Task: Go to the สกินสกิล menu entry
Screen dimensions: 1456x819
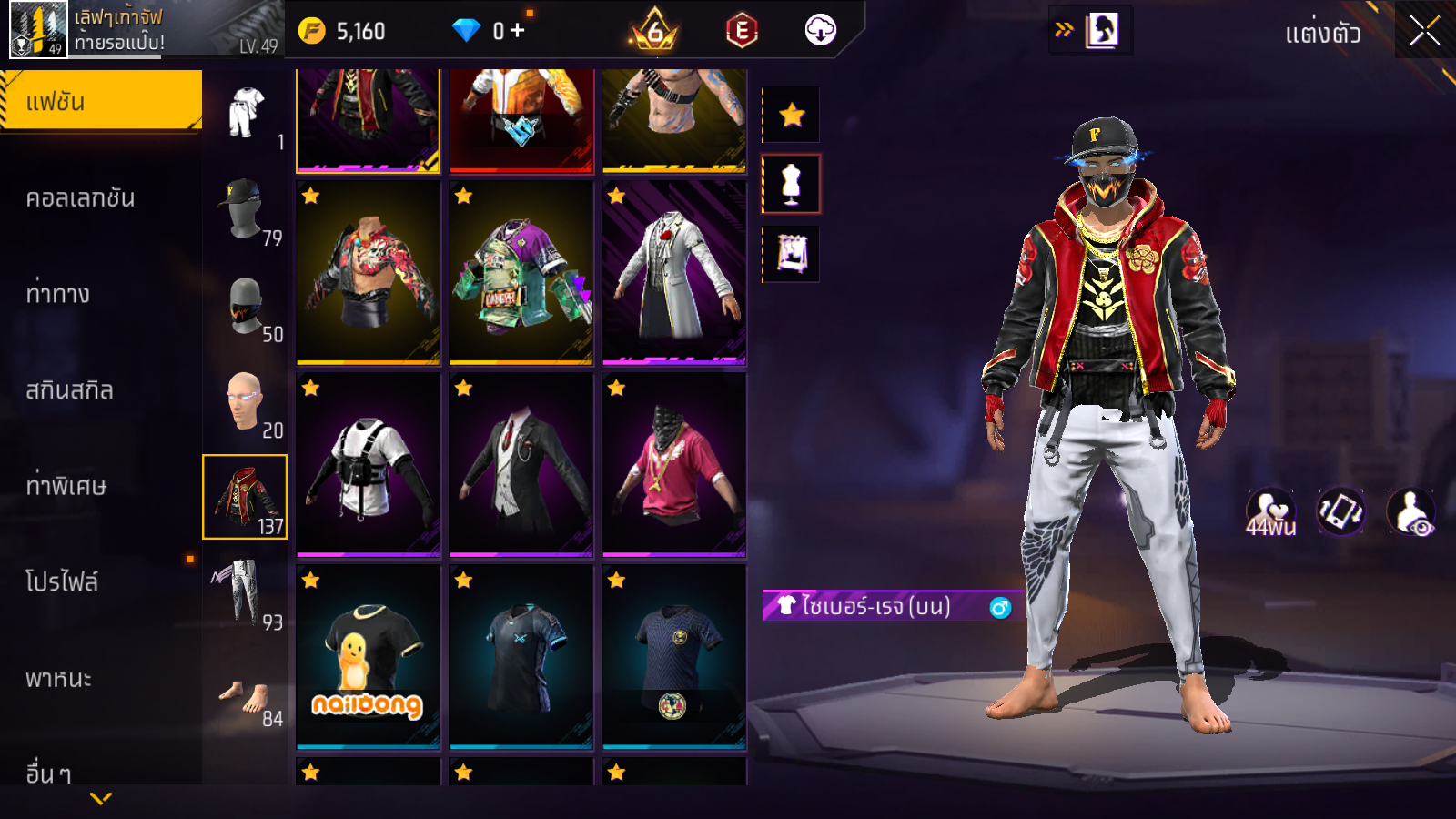Action: click(69, 390)
